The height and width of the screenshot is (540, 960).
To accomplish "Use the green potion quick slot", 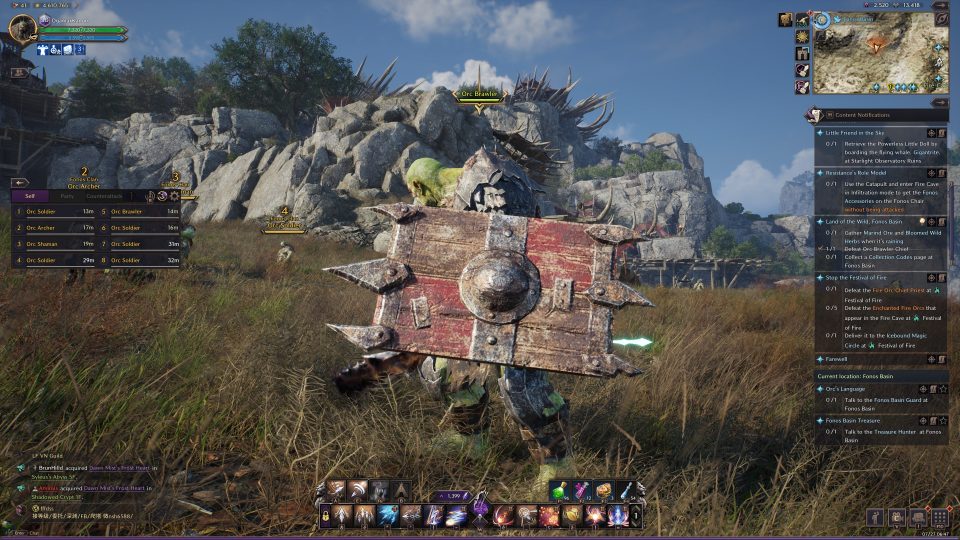I will click(x=559, y=490).
